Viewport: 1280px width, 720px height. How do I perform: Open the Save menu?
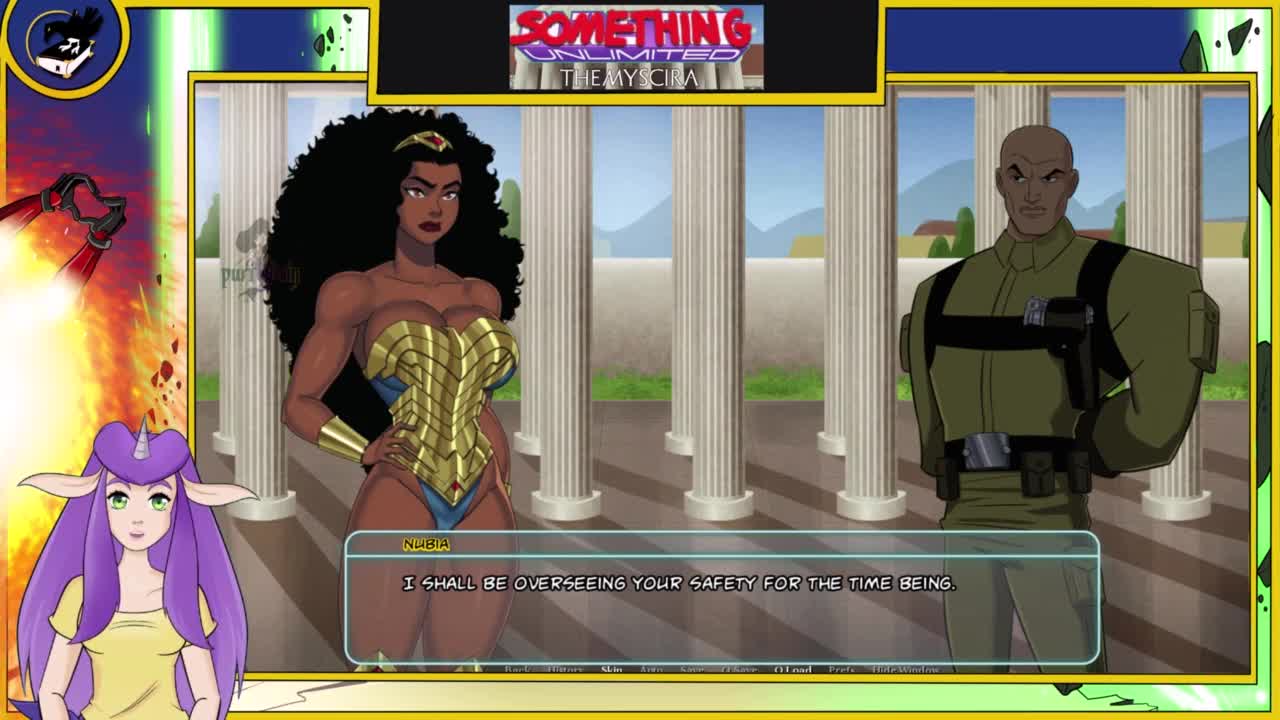(x=691, y=669)
